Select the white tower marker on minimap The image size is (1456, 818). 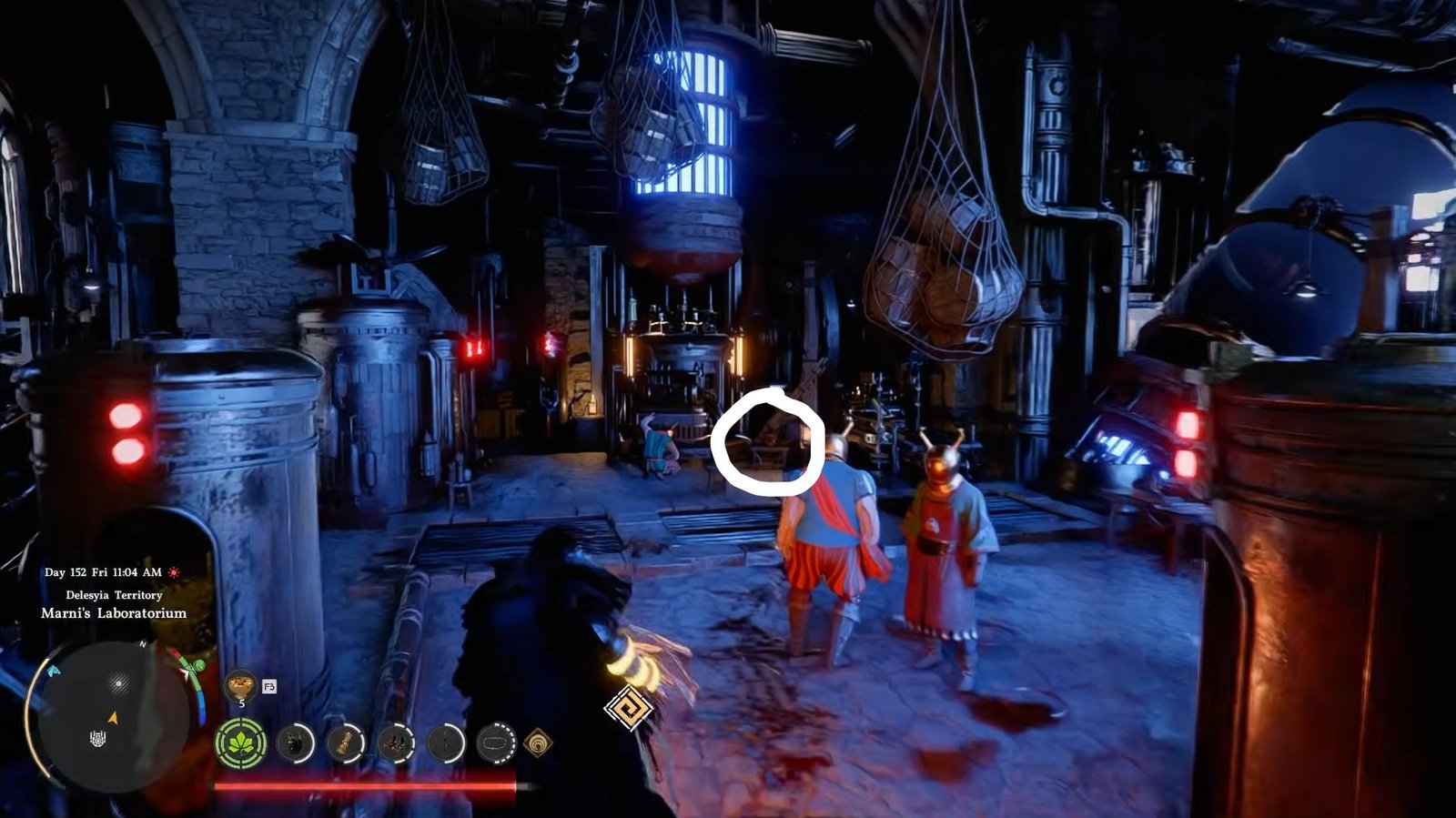pyautogui.click(x=98, y=738)
